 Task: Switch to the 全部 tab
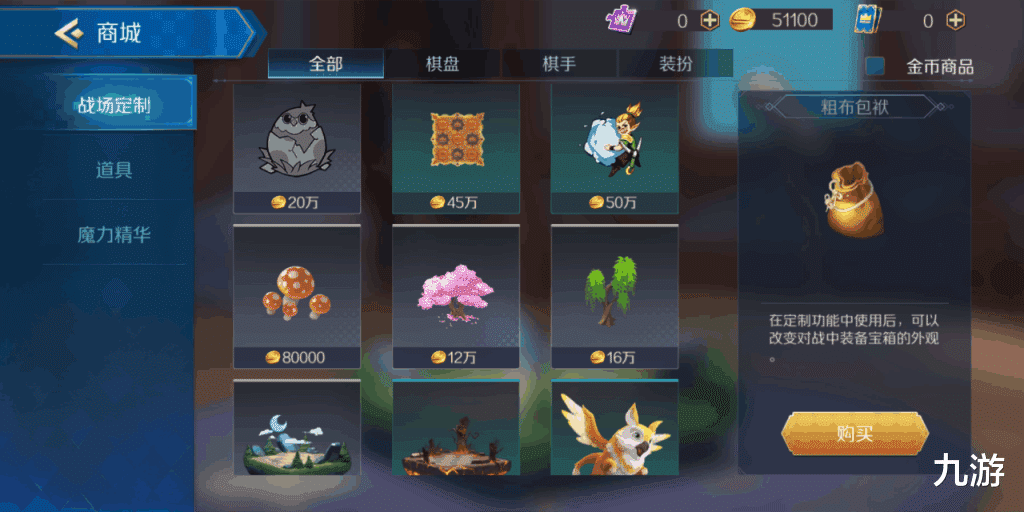click(326, 64)
